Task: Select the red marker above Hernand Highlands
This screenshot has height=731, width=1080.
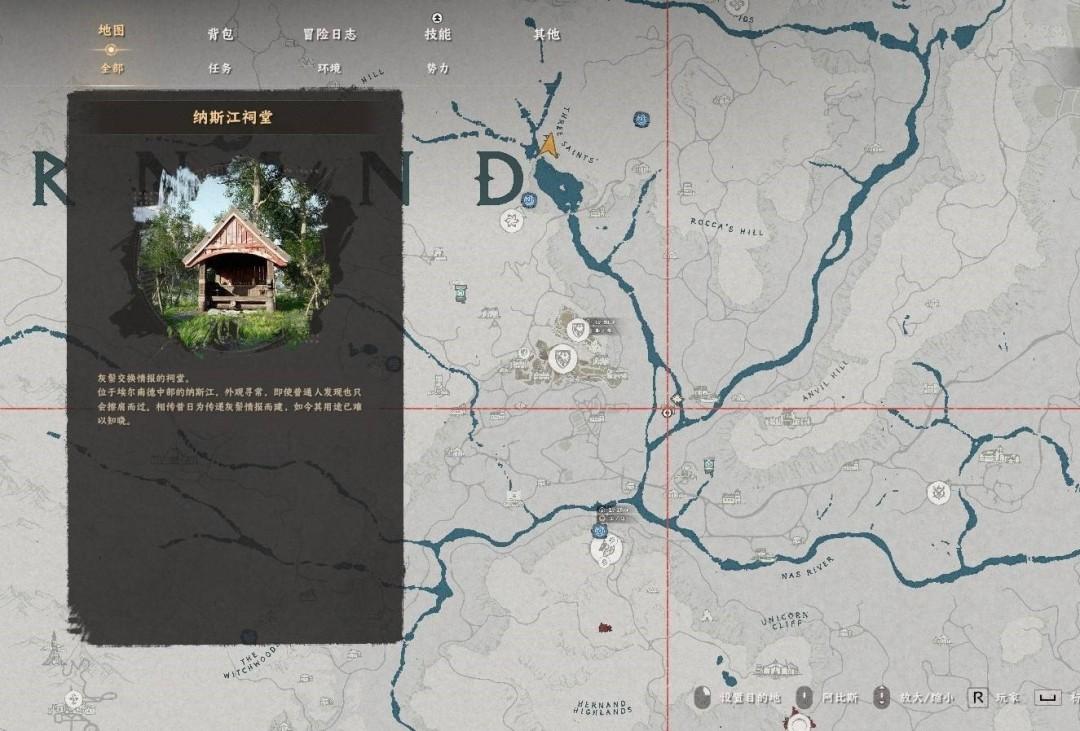Action: pos(604,628)
